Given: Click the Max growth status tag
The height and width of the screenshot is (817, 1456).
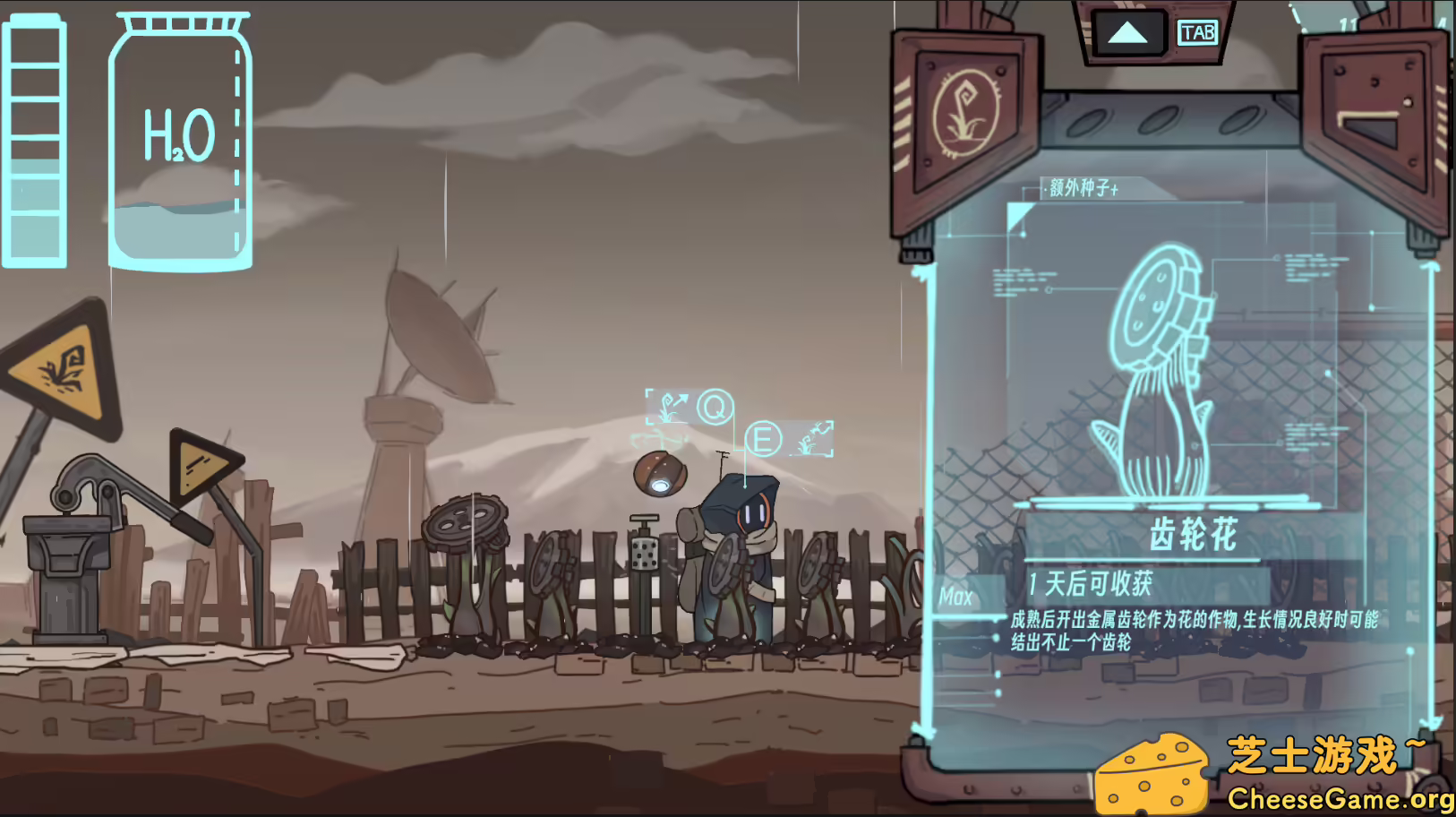Looking at the screenshot, I should coord(957,596).
